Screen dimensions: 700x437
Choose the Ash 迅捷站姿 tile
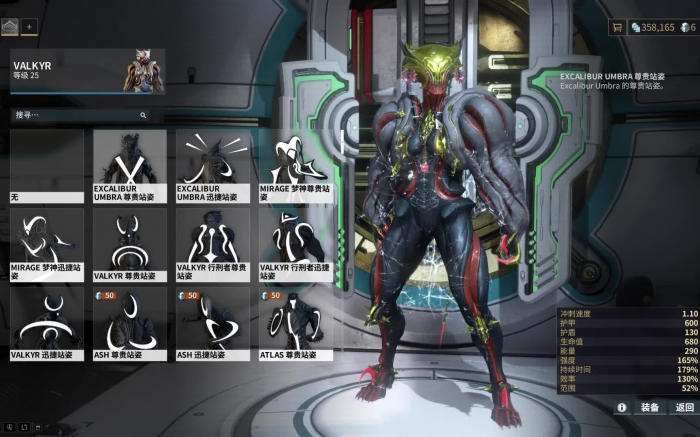point(213,324)
